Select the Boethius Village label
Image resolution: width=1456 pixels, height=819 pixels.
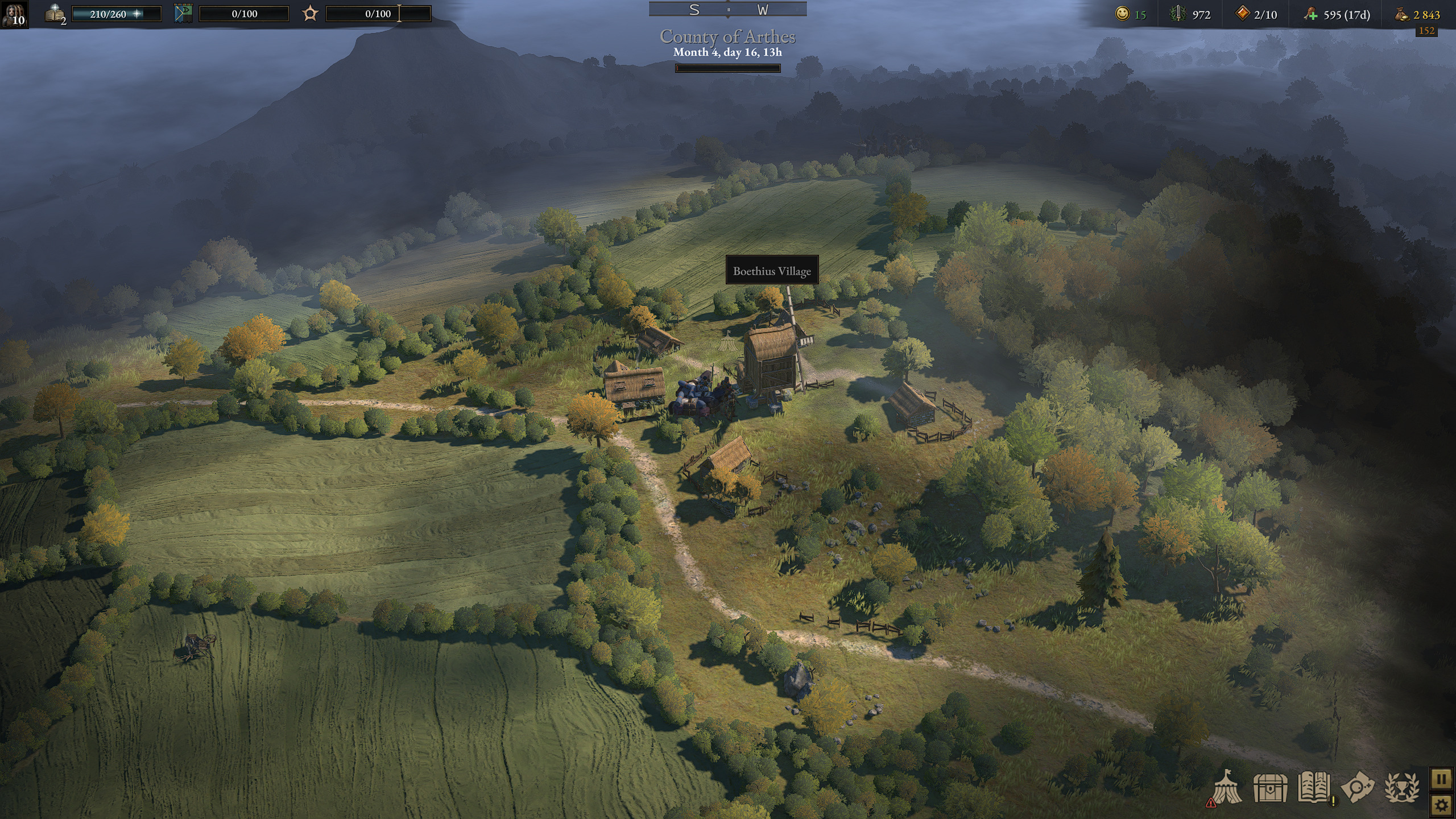772,271
